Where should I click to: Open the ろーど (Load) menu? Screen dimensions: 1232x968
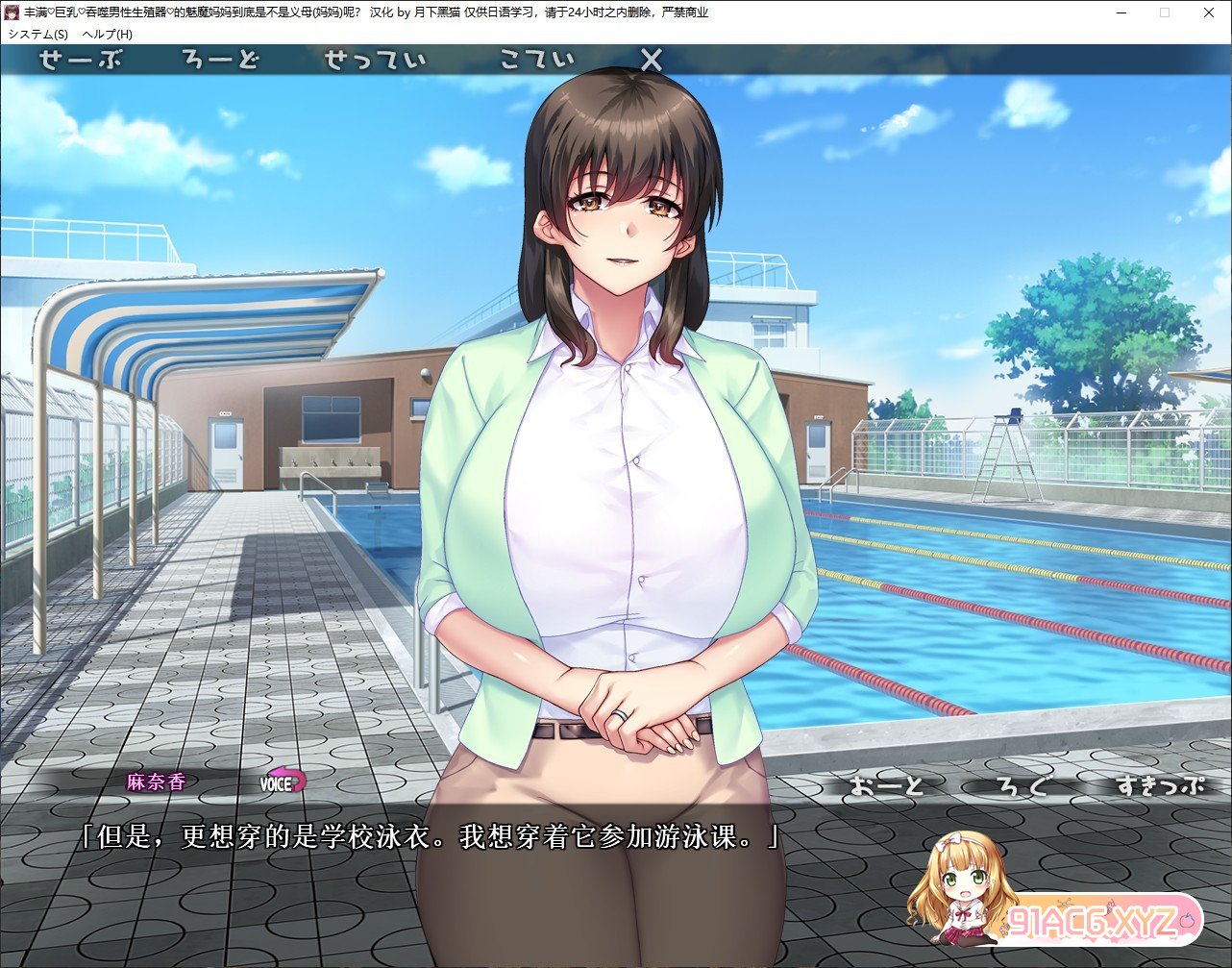click(x=221, y=60)
